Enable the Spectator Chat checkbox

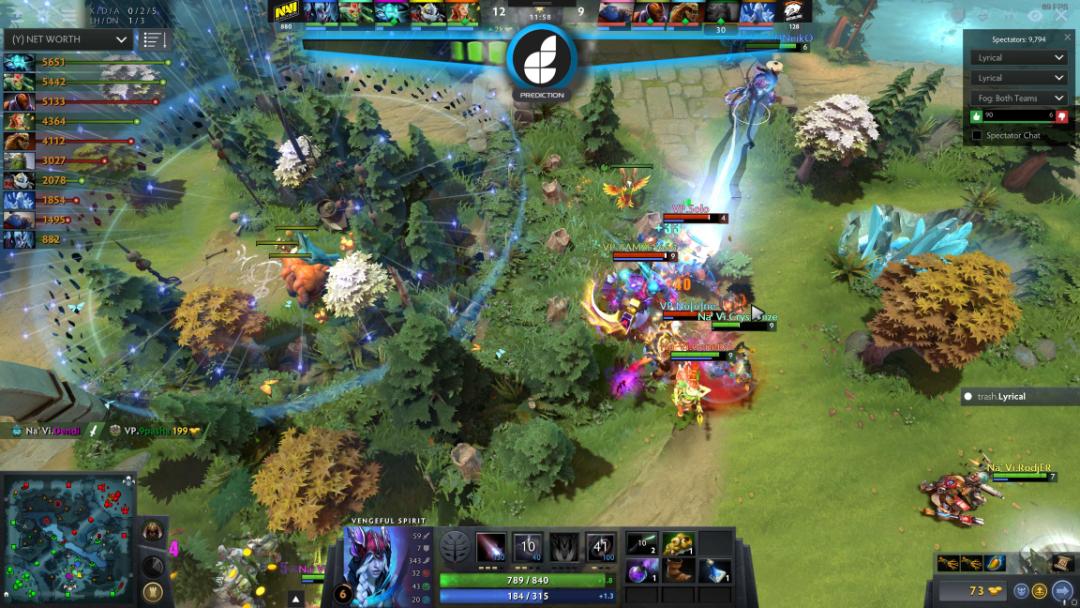tap(977, 135)
